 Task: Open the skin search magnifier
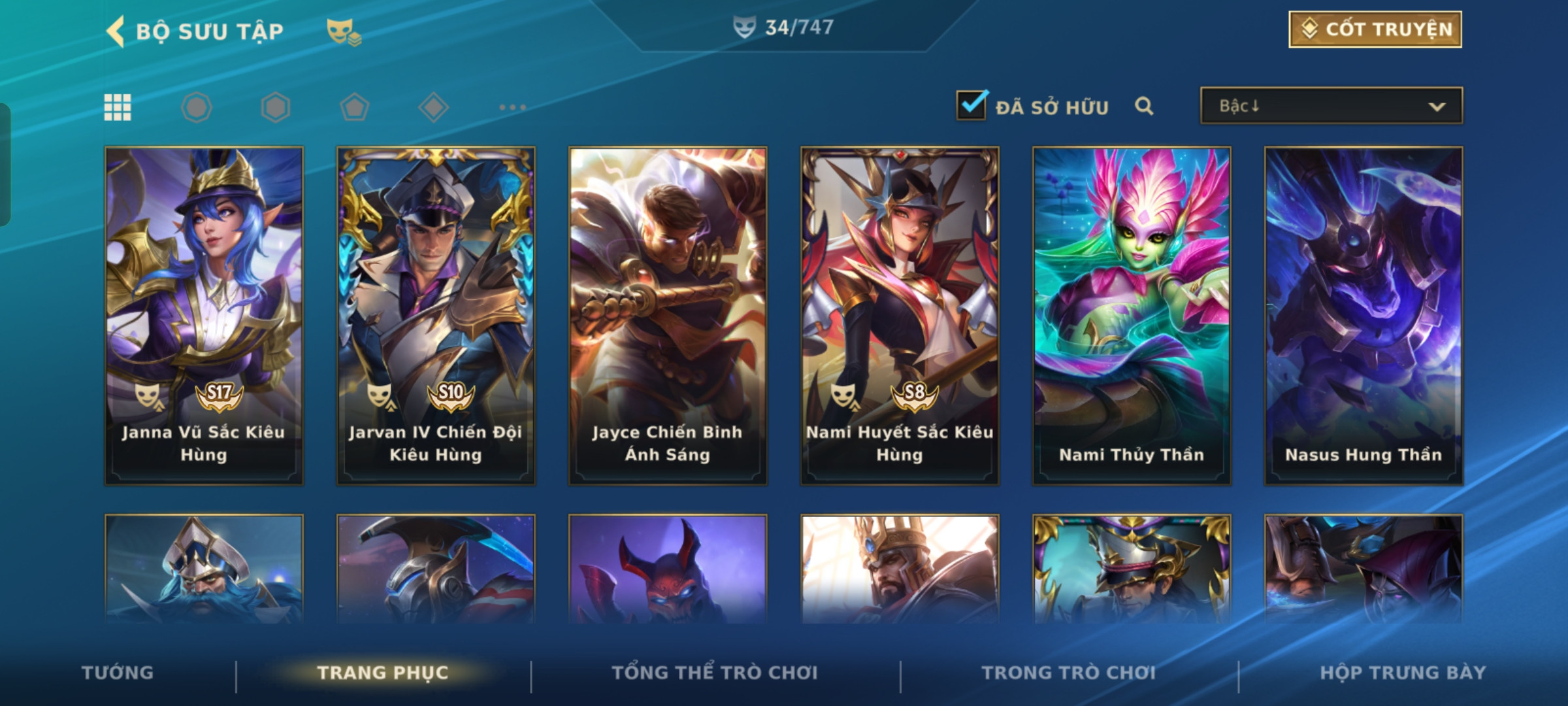point(1143,106)
